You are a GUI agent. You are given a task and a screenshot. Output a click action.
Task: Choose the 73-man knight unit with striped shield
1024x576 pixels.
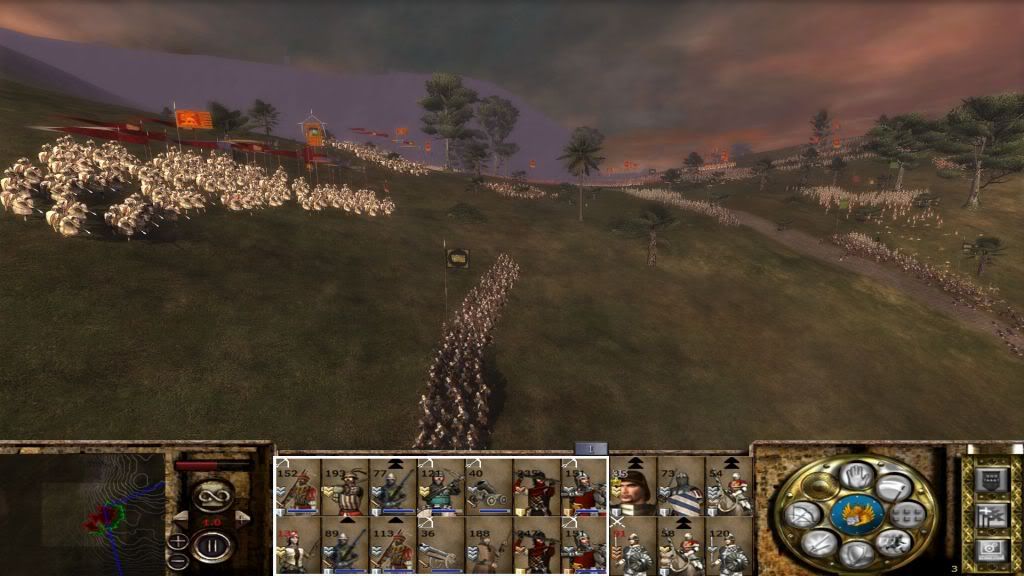click(680, 487)
